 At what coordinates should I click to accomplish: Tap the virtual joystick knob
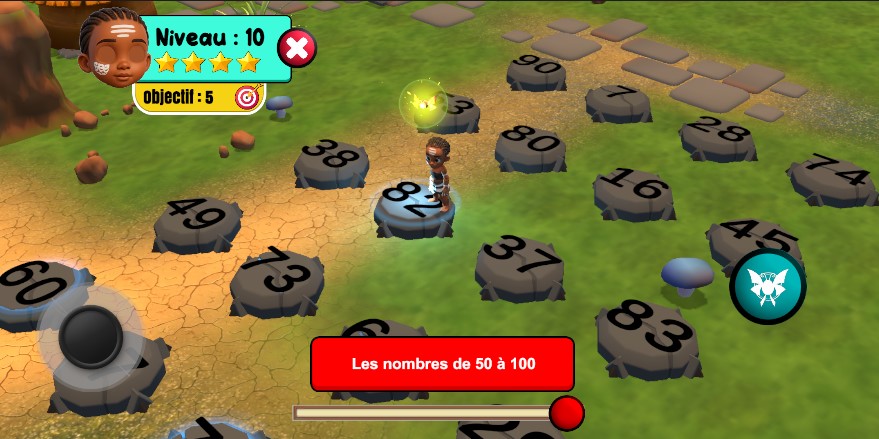click(91, 337)
